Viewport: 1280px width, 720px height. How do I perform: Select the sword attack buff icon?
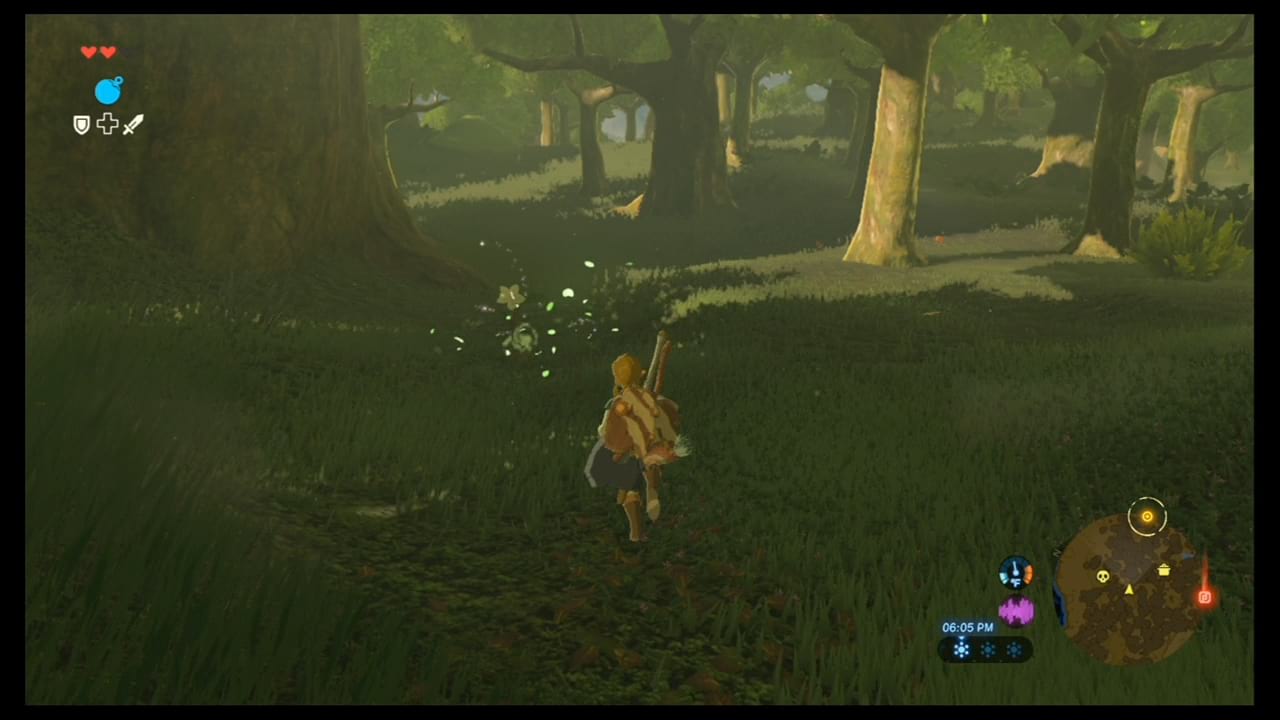click(x=132, y=124)
